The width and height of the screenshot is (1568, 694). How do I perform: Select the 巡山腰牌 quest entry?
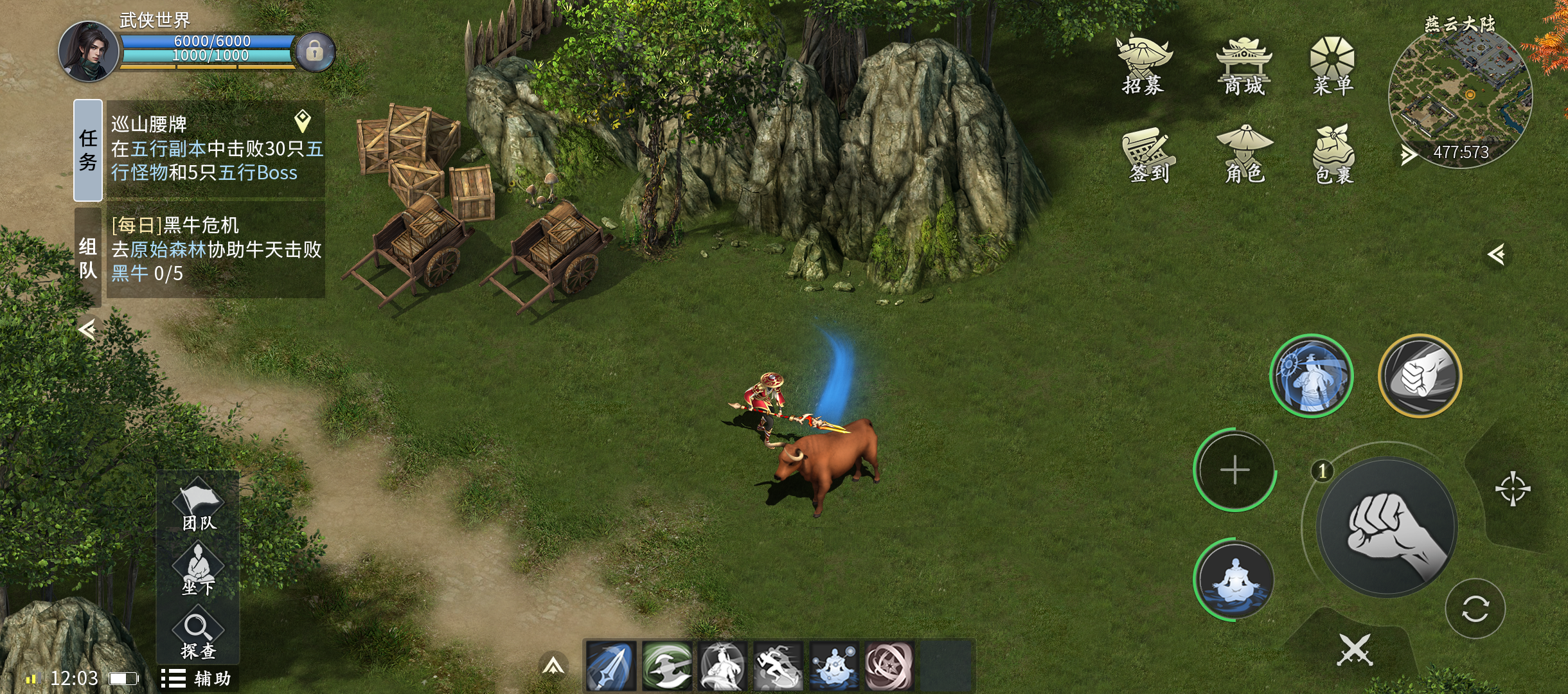(x=216, y=148)
